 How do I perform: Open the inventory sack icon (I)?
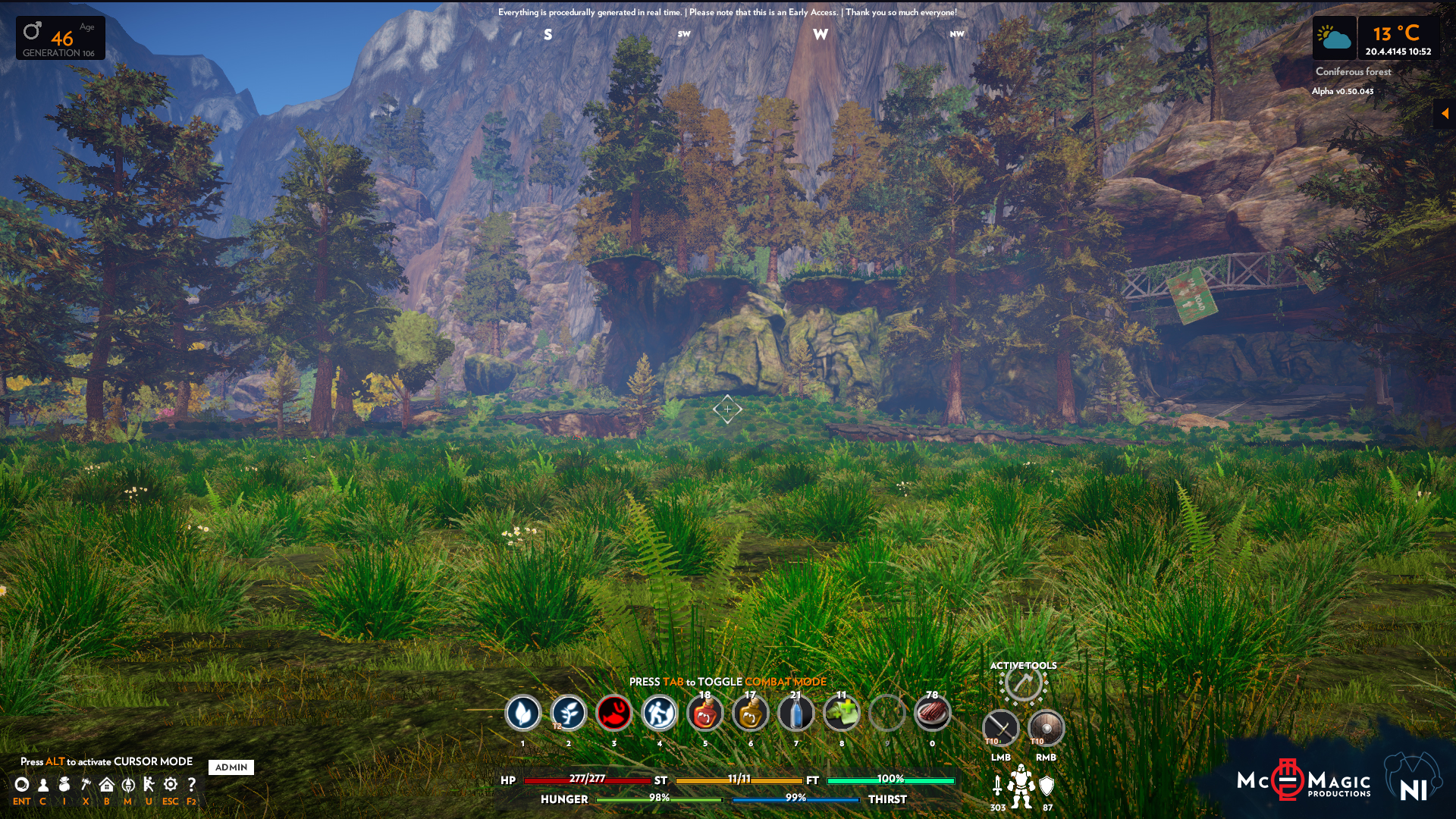[64, 785]
